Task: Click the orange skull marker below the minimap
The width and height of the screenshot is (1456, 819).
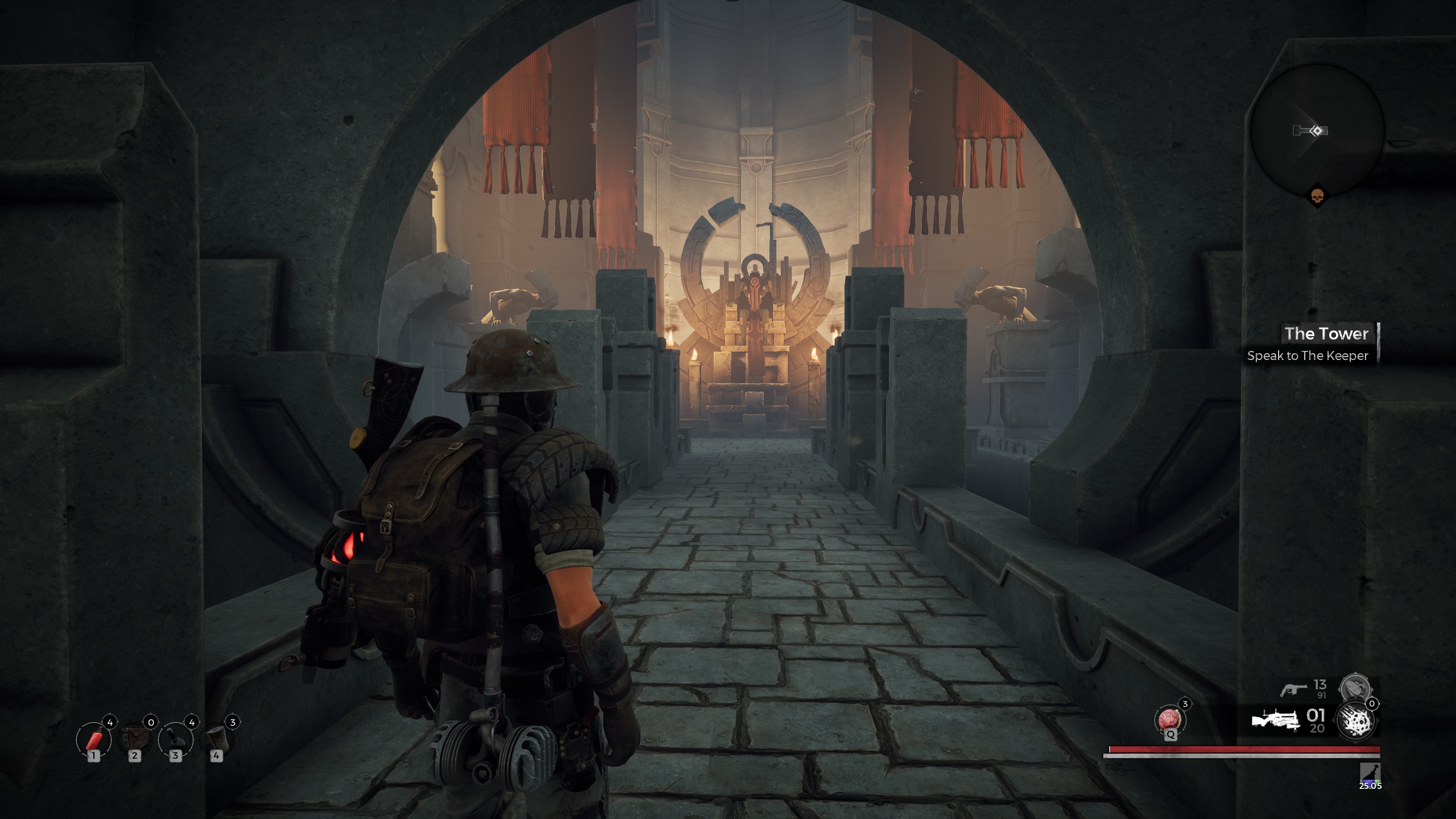Action: (1317, 197)
